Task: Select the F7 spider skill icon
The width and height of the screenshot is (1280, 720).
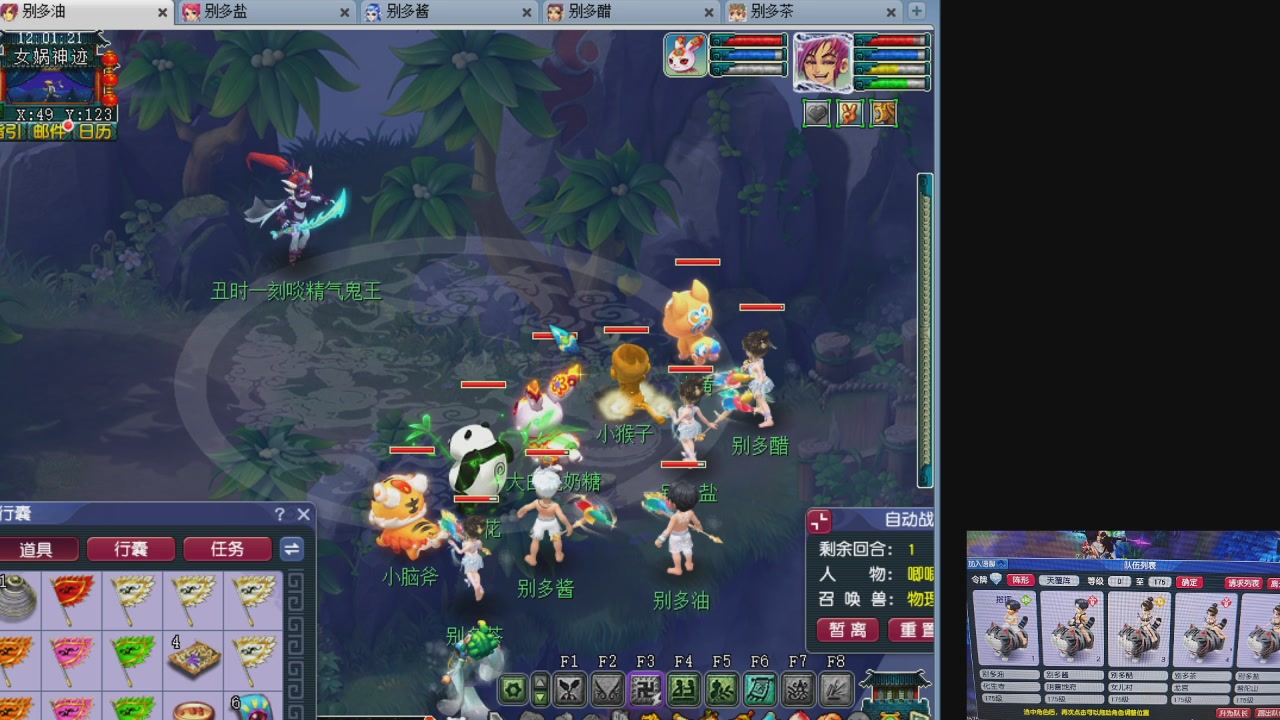Action: pyautogui.click(x=799, y=688)
